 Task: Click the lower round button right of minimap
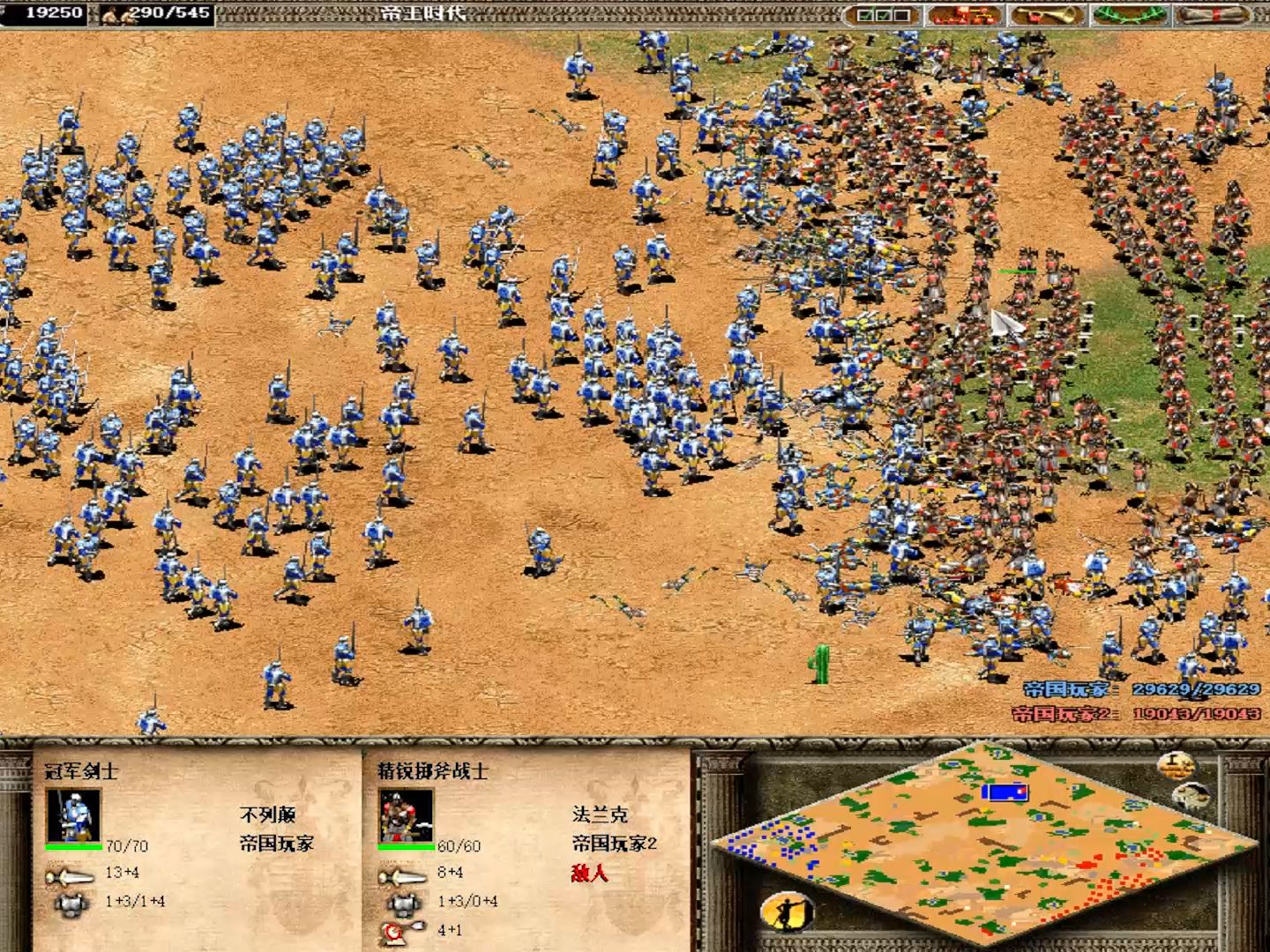[x=1191, y=796]
